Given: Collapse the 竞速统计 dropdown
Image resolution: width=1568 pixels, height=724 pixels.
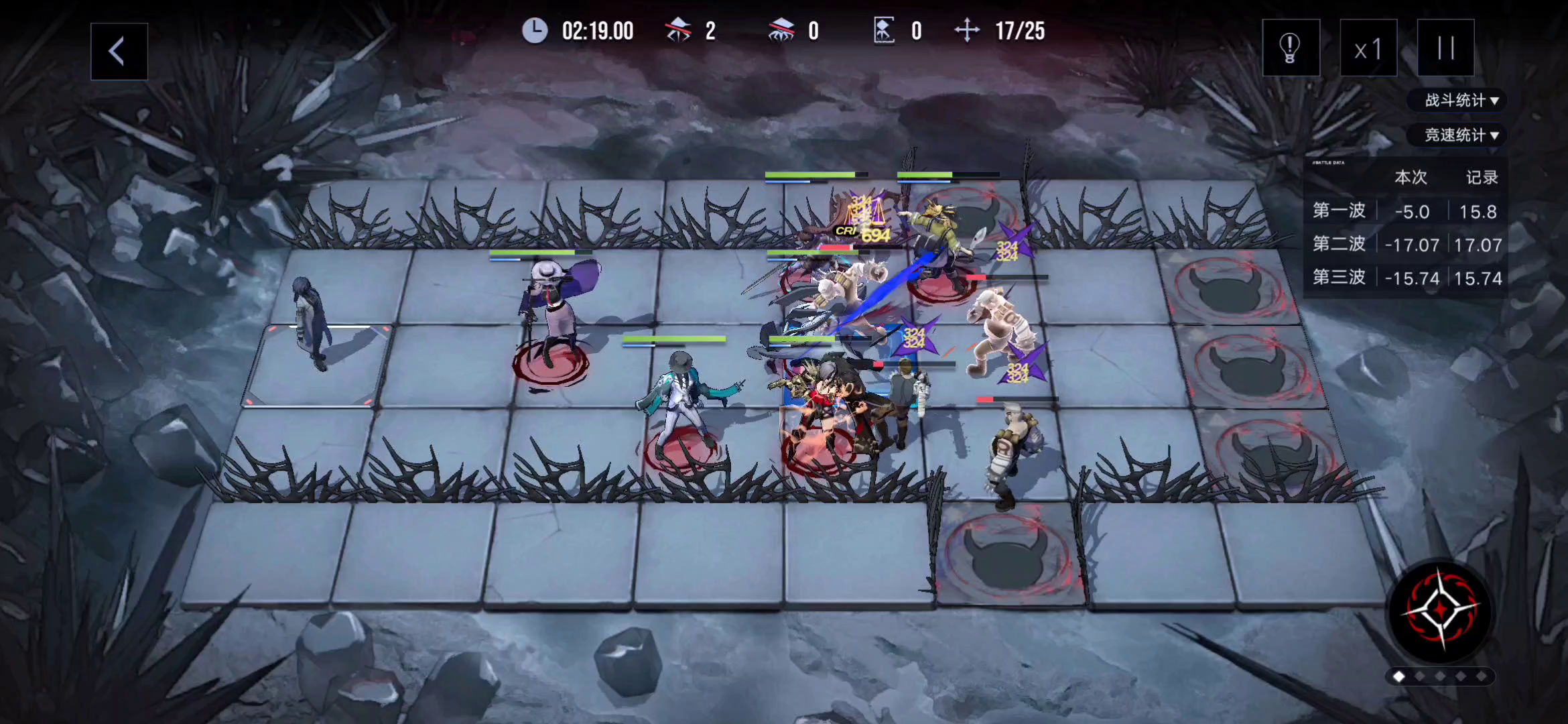Looking at the screenshot, I should click(1457, 135).
